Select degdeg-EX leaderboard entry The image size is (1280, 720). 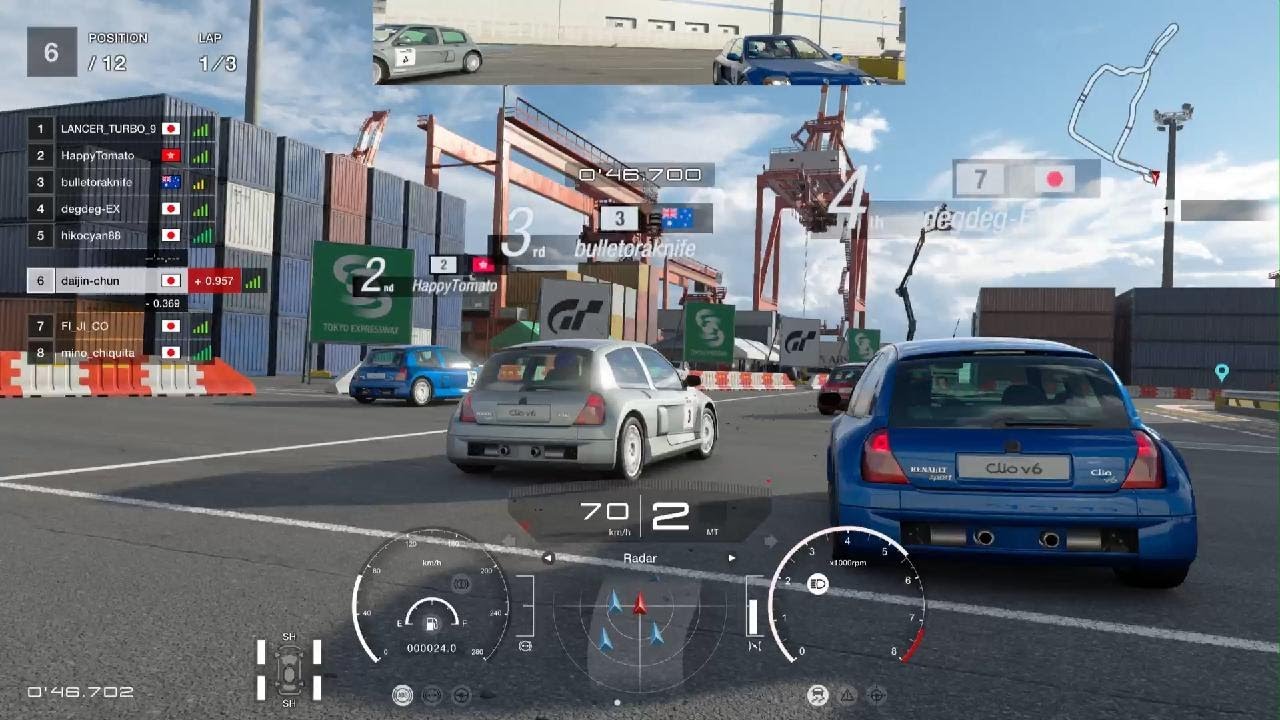point(91,209)
